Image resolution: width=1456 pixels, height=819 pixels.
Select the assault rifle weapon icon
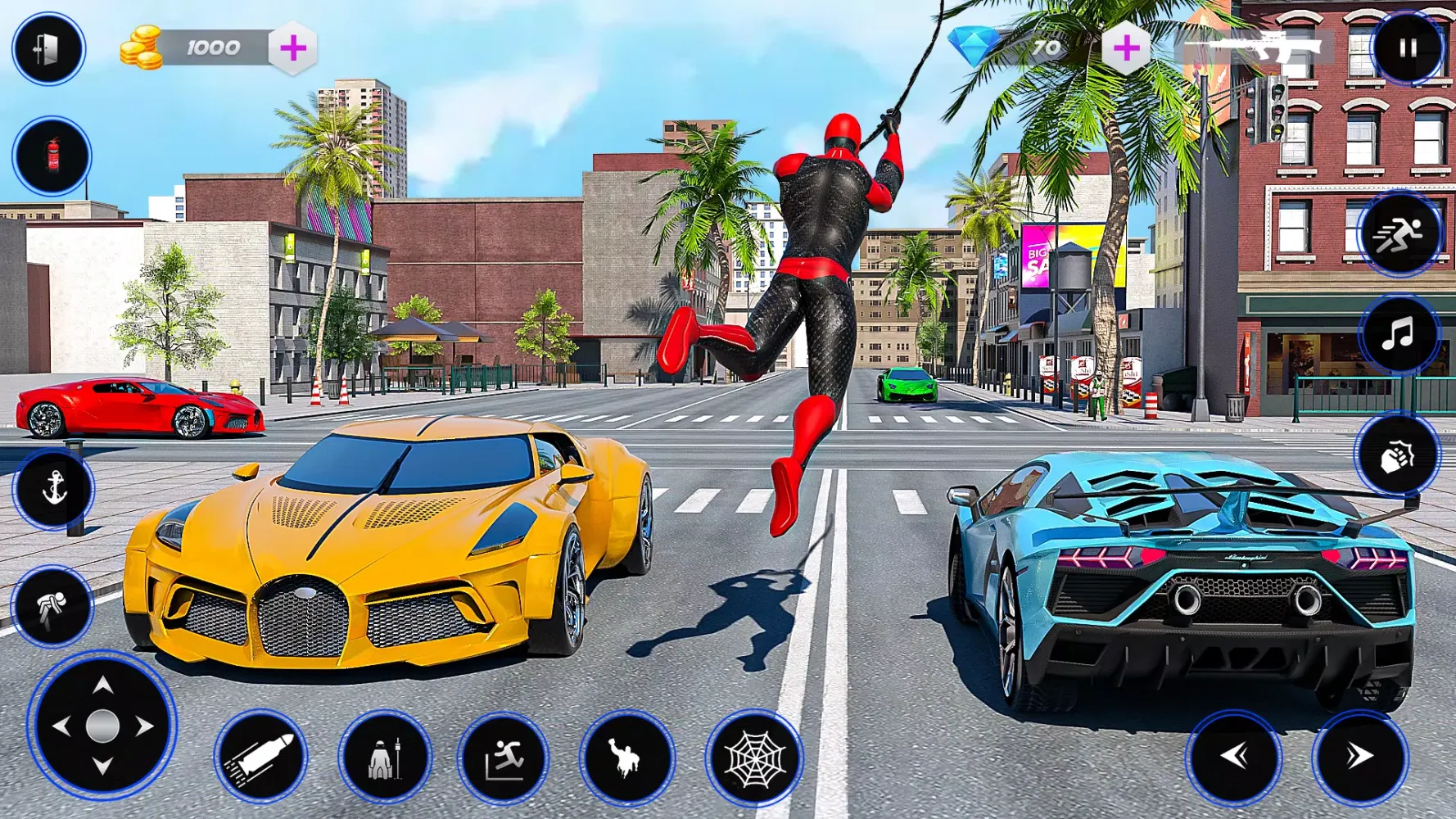coord(1266,48)
